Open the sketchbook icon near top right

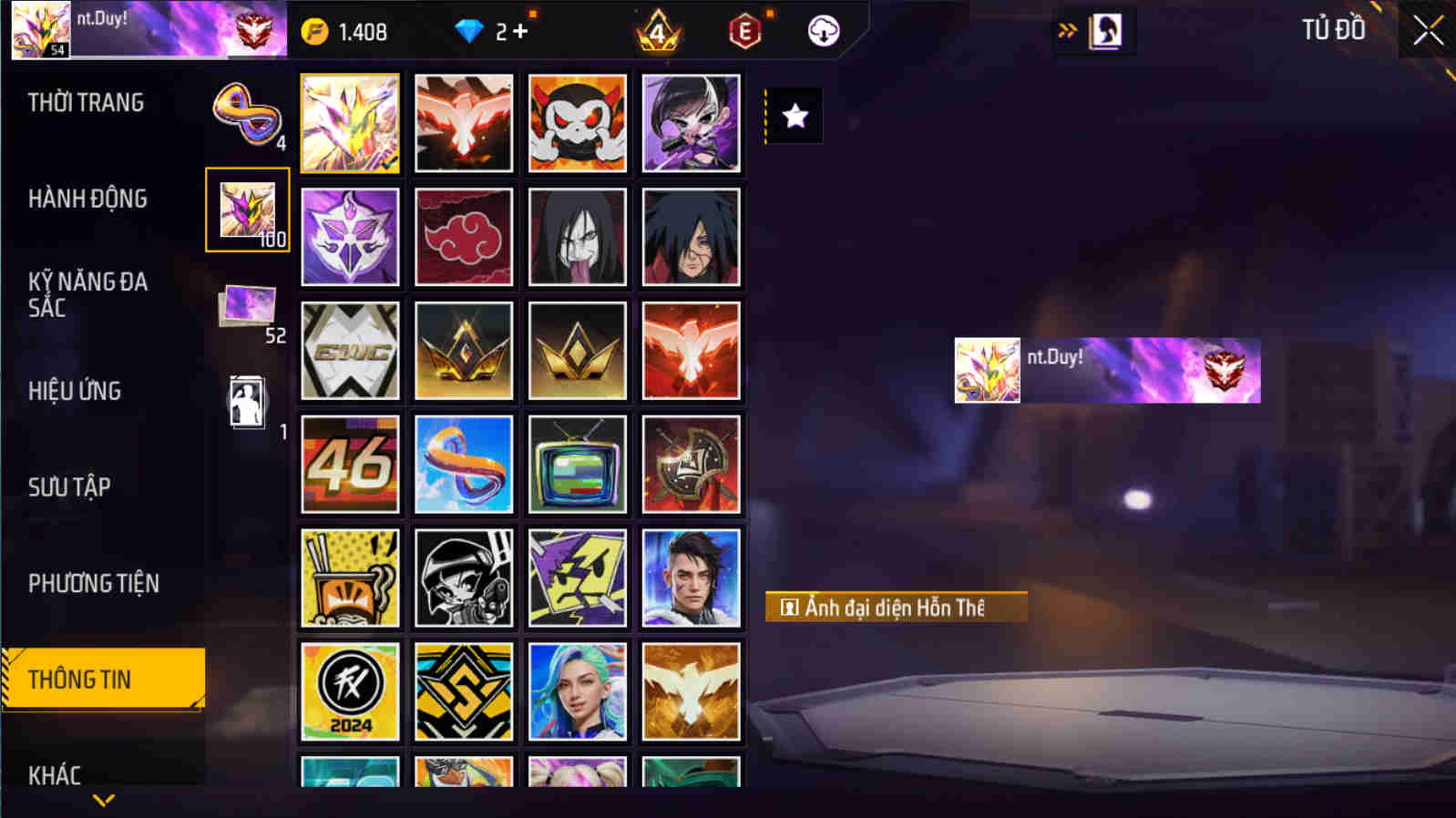point(1103,29)
